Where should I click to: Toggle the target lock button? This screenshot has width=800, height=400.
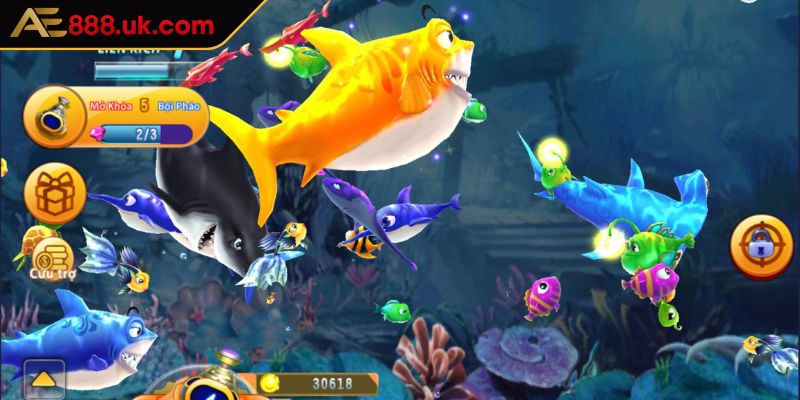(x=763, y=243)
